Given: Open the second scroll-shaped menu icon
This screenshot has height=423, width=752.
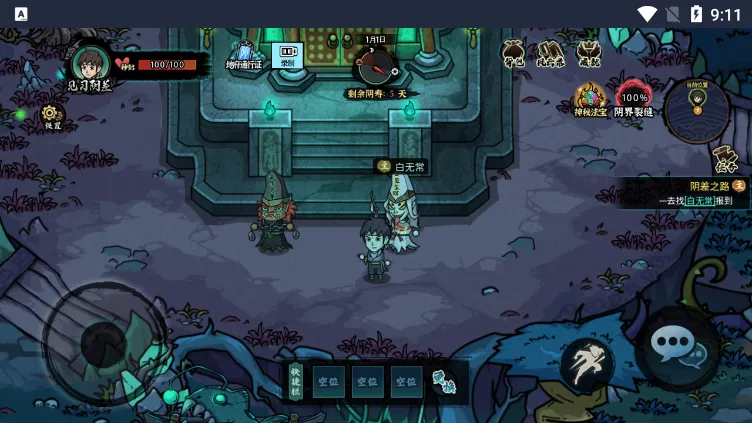Looking at the screenshot, I should coord(551,53).
